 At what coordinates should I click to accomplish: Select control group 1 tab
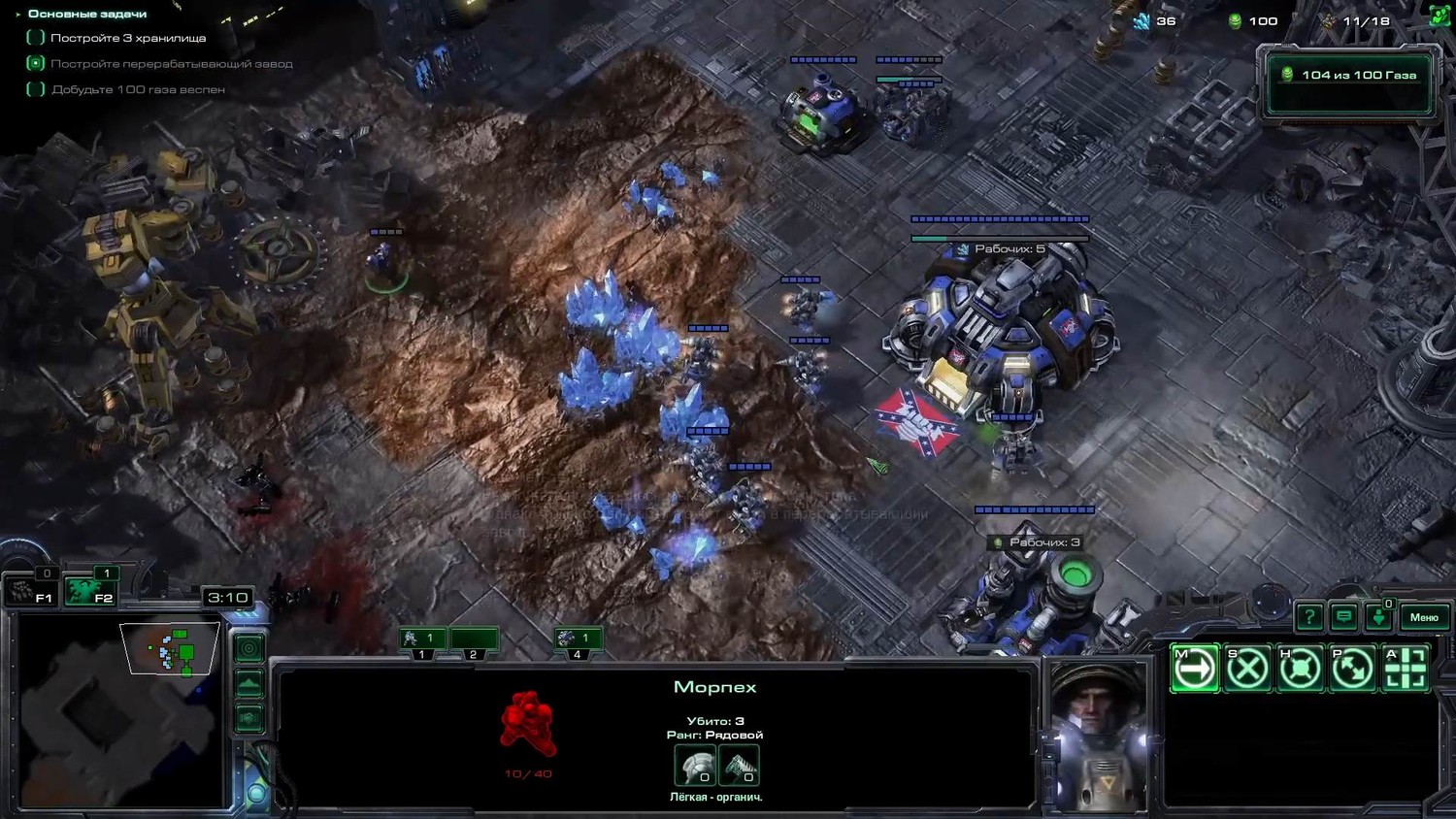(422, 639)
